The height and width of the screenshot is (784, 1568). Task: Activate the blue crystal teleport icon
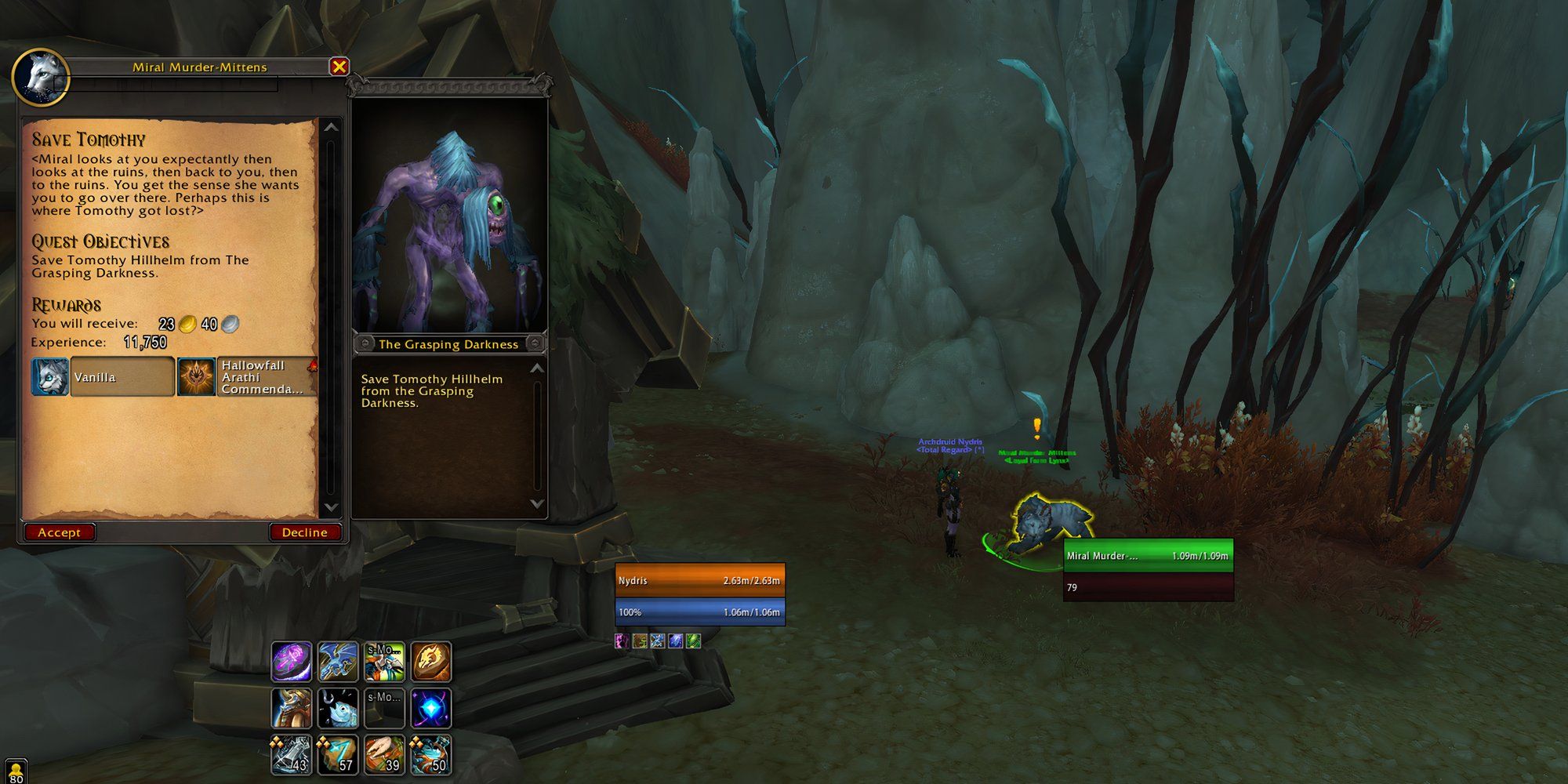click(x=430, y=707)
